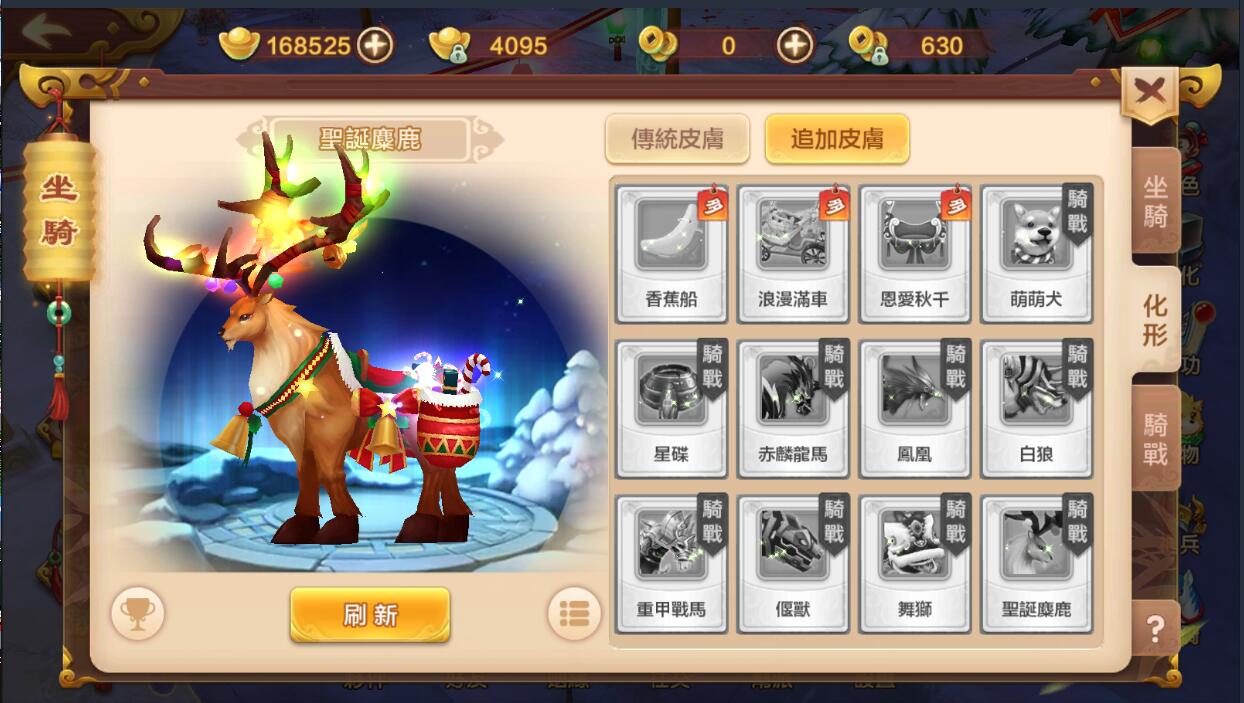Viewport: 1244px width, 703px height.
Task: Pick the 萌萌犬 mount skin
Action: tap(1036, 254)
